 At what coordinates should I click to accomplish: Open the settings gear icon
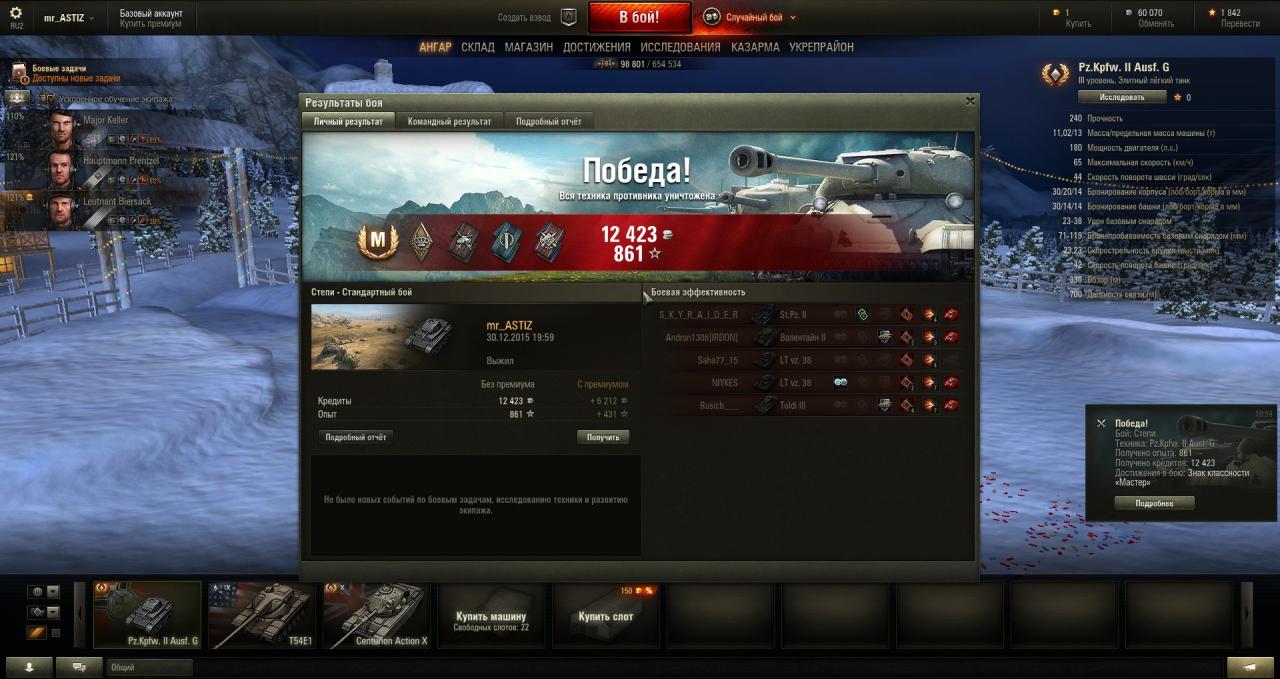(16, 13)
